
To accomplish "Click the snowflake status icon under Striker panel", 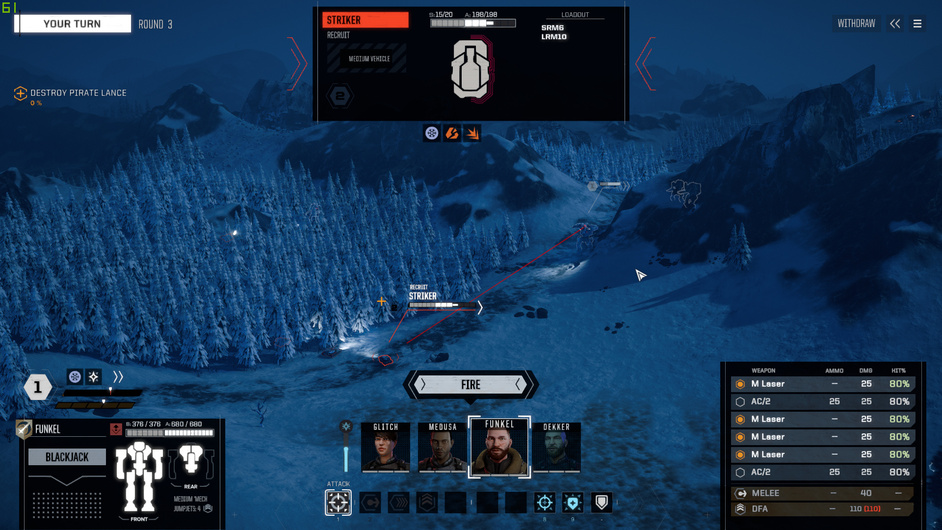I will 431,133.
